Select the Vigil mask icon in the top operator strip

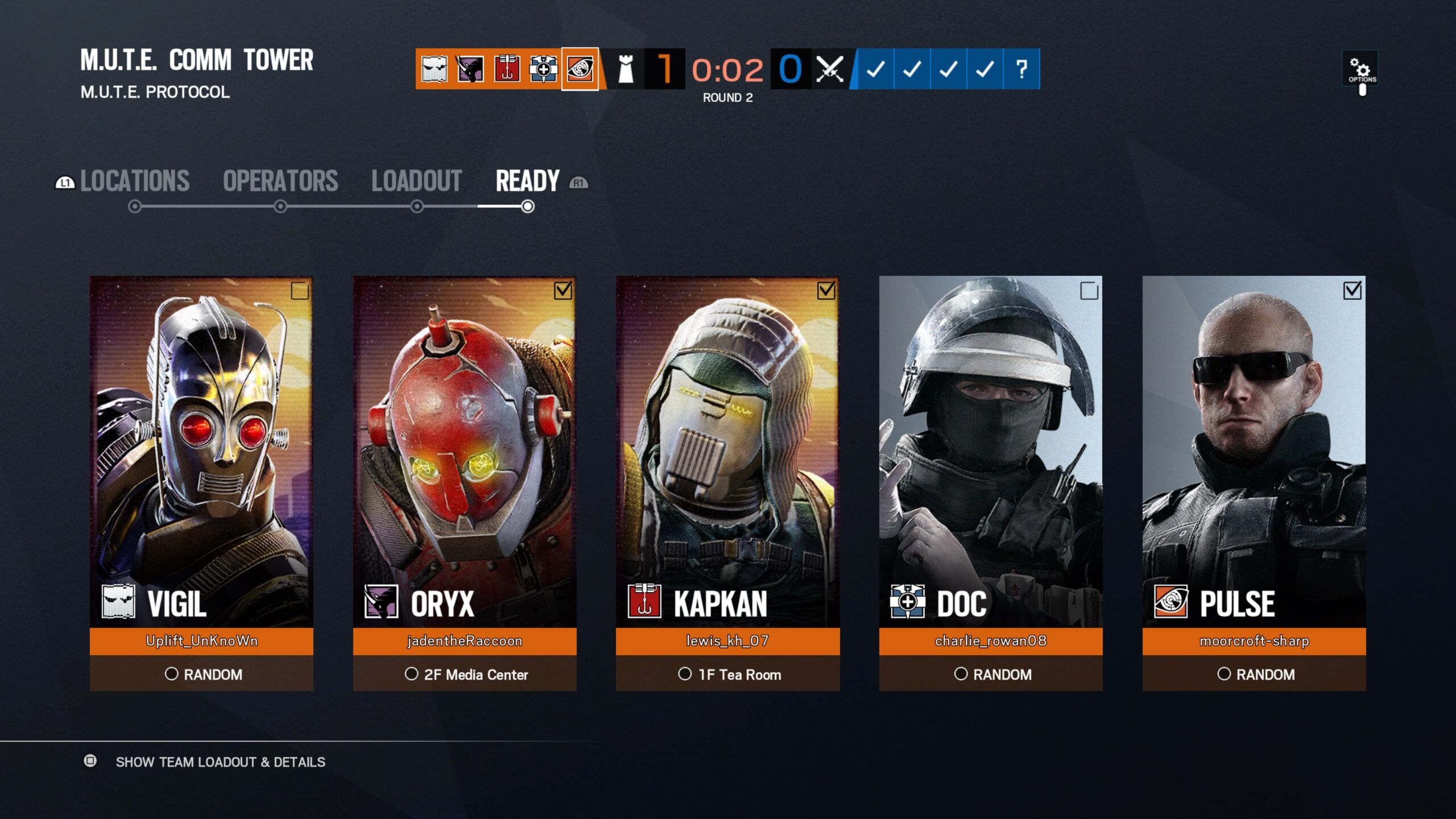[435, 69]
